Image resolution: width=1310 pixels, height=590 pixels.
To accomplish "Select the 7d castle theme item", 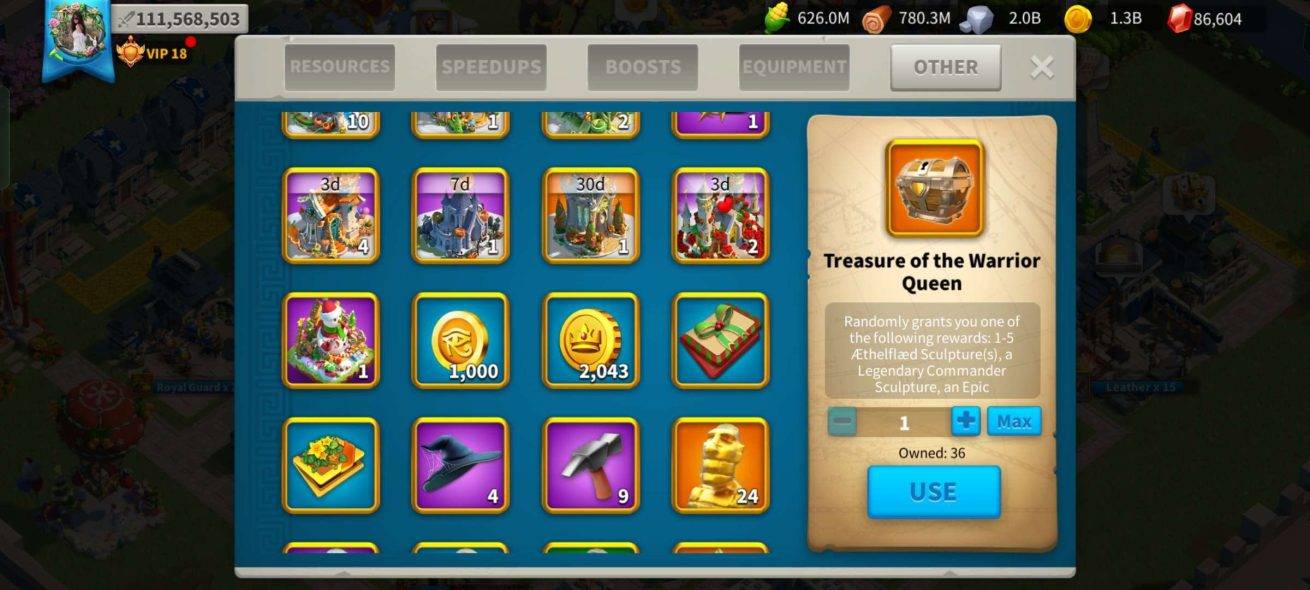I will coord(460,216).
